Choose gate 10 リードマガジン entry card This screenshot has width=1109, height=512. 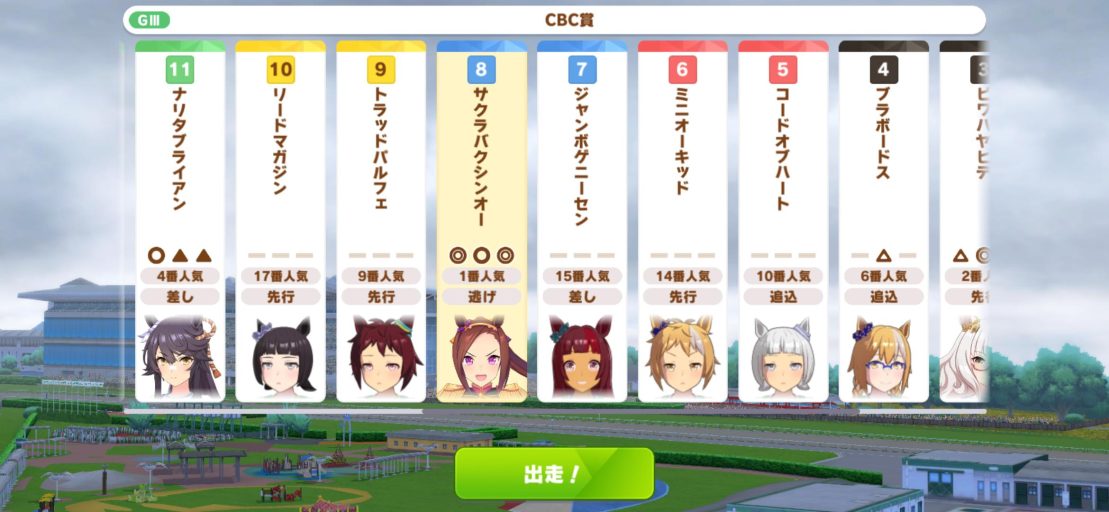[280, 222]
